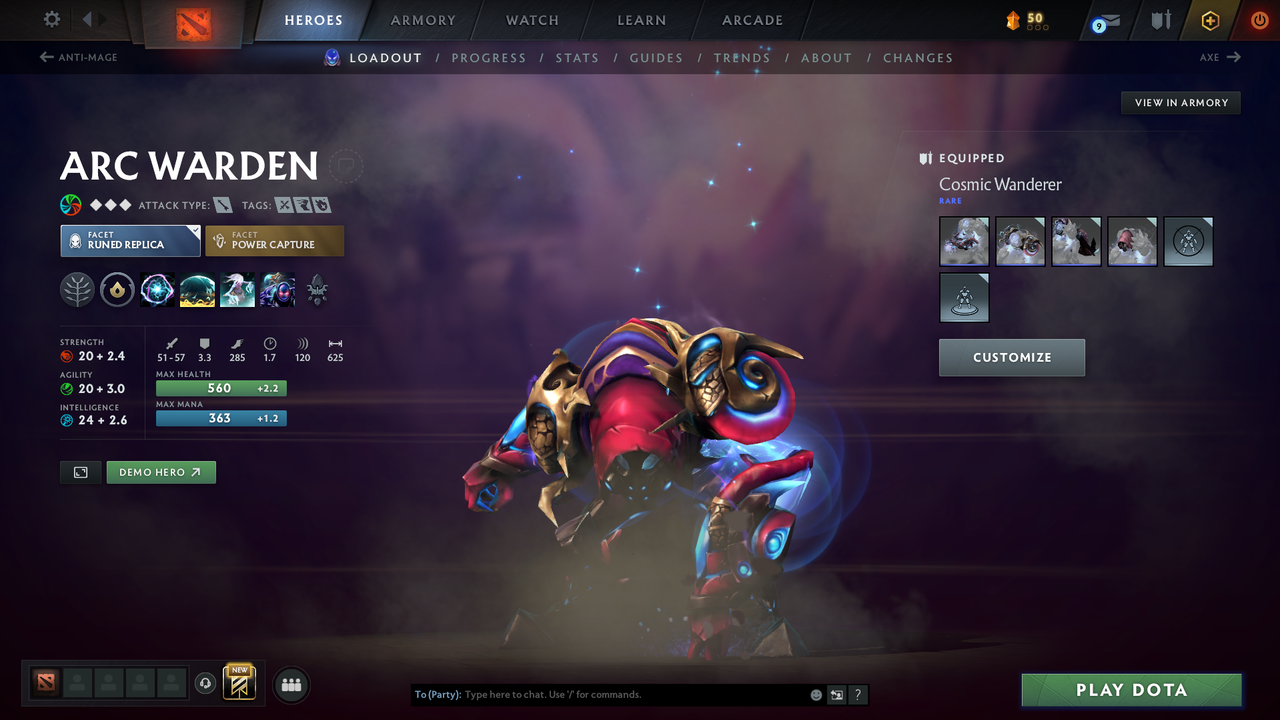
Task: Toggle the chat translation icon beside chat
Action: (836, 694)
